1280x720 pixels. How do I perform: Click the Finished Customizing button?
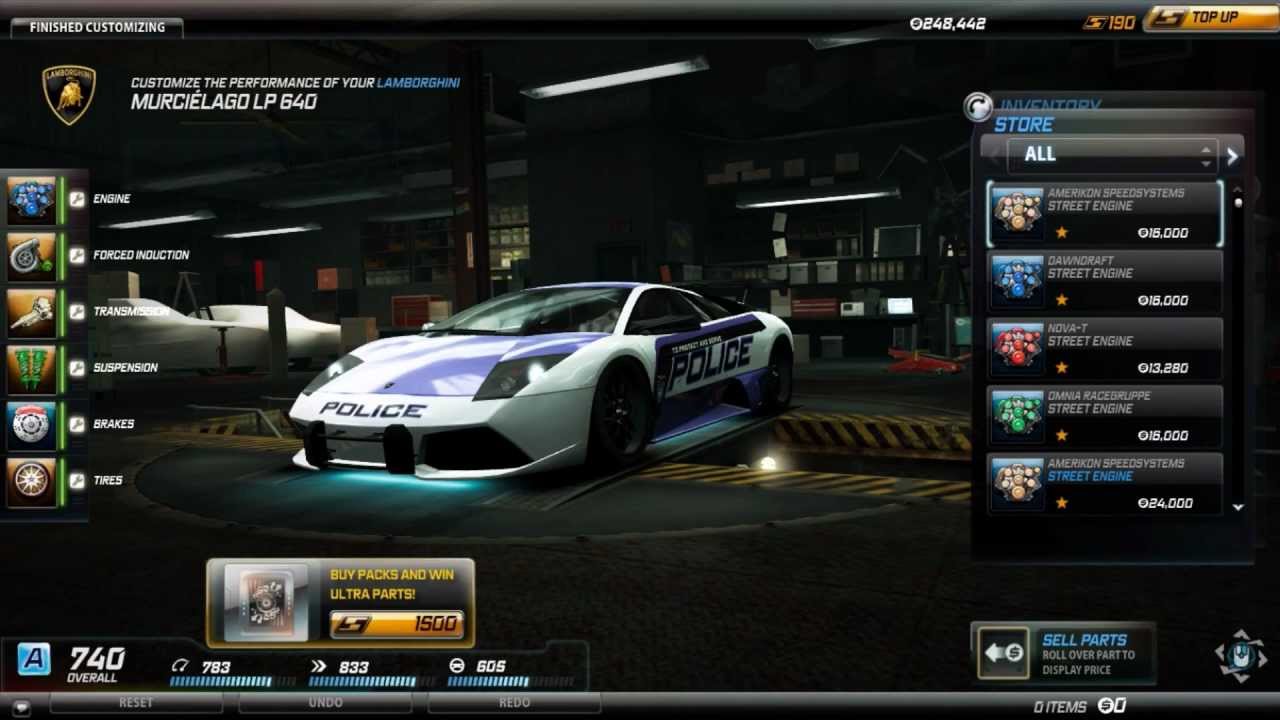pyautogui.click(x=96, y=27)
